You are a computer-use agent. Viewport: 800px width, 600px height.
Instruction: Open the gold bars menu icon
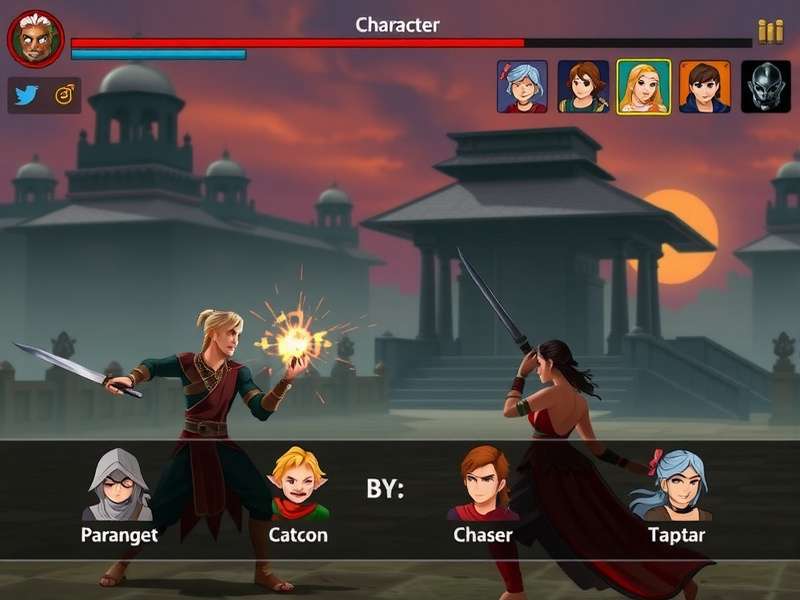pos(770,32)
